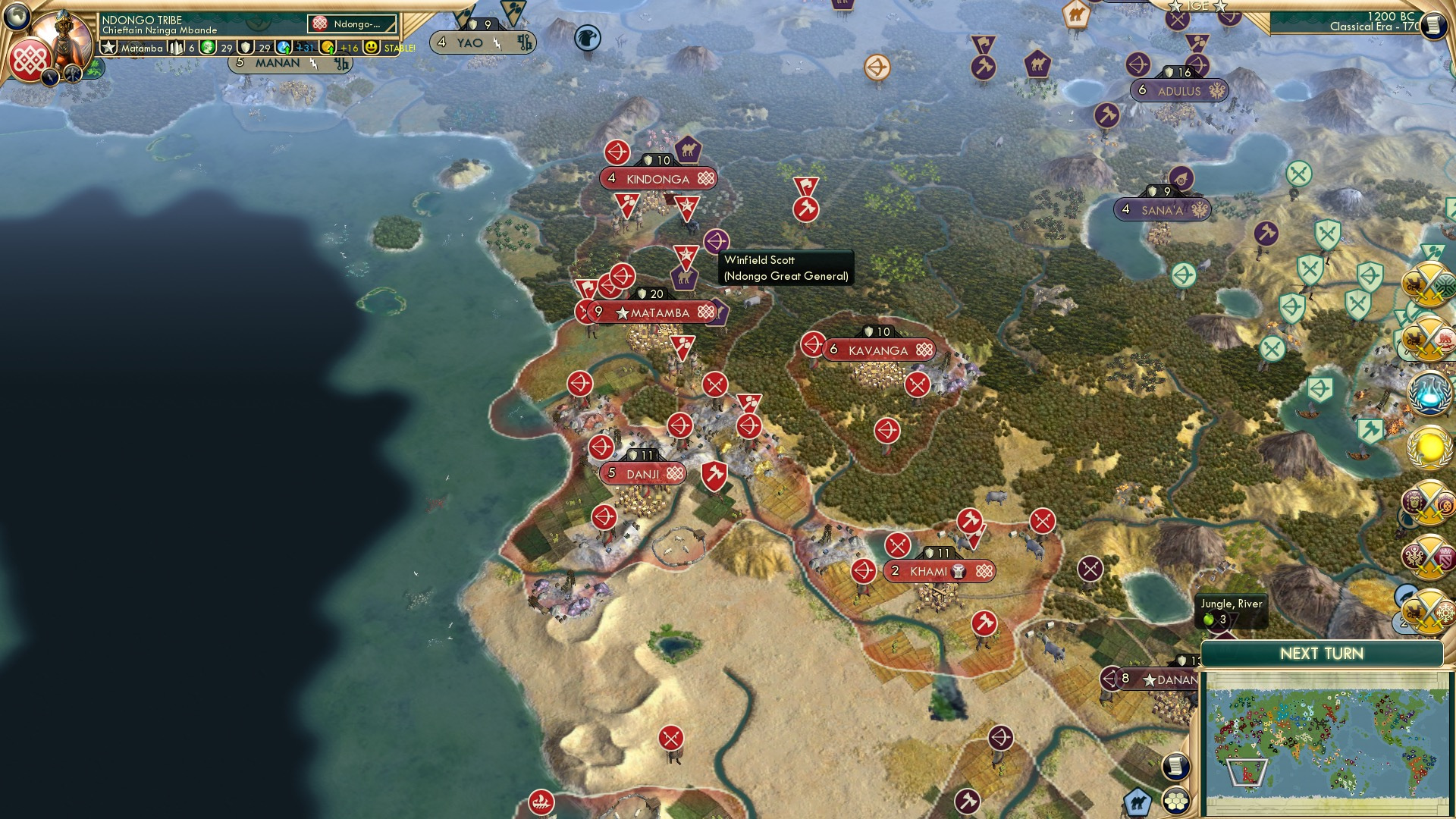Click the science icon showing +31
Image resolution: width=1456 pixels, height=819 pixels.
(283, 48)
